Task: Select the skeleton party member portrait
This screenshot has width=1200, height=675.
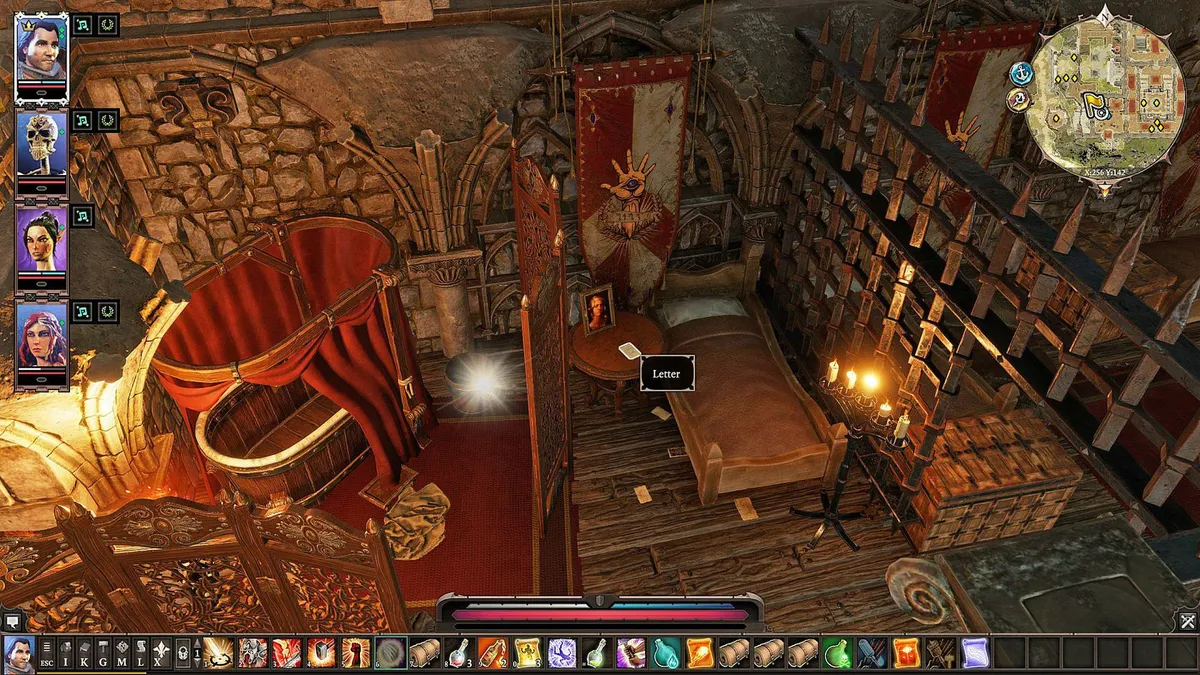Action: point(42,143)
